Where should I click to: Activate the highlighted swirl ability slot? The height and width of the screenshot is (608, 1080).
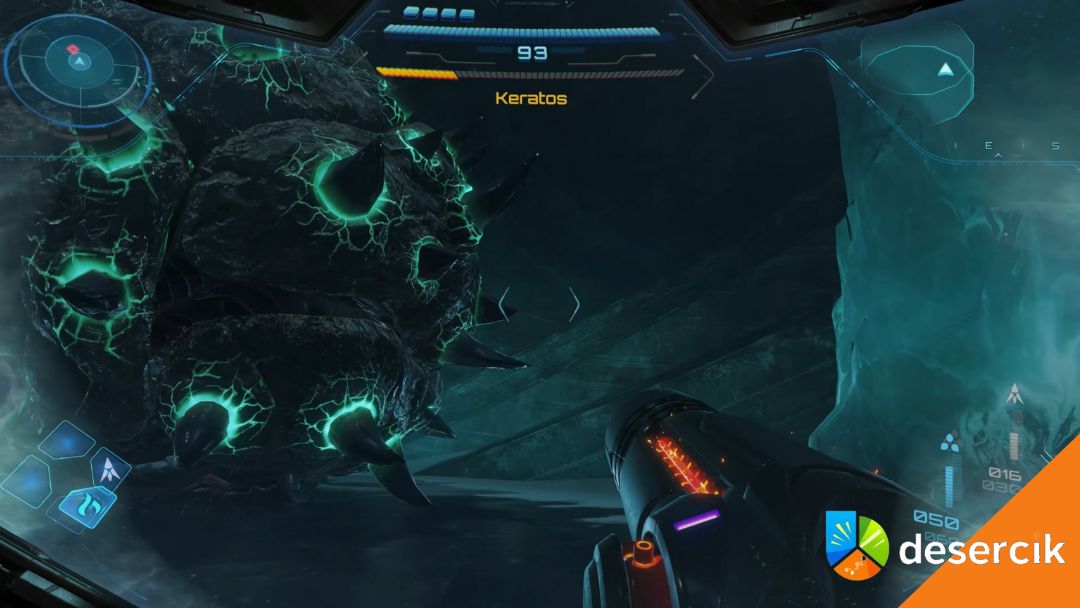[x=88, y=504]
